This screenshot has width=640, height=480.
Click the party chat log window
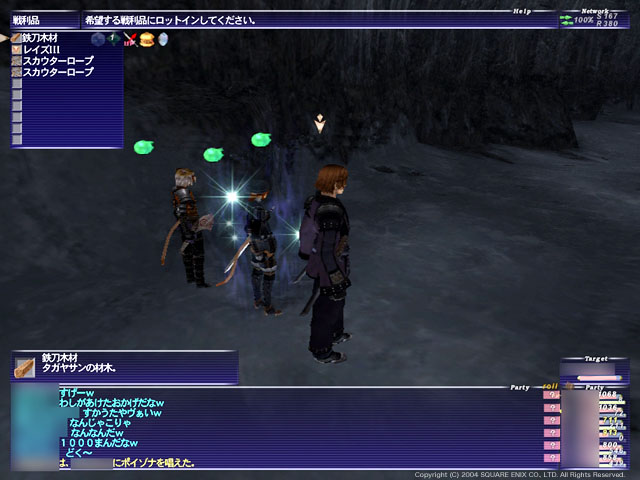[x=290, y=428]
